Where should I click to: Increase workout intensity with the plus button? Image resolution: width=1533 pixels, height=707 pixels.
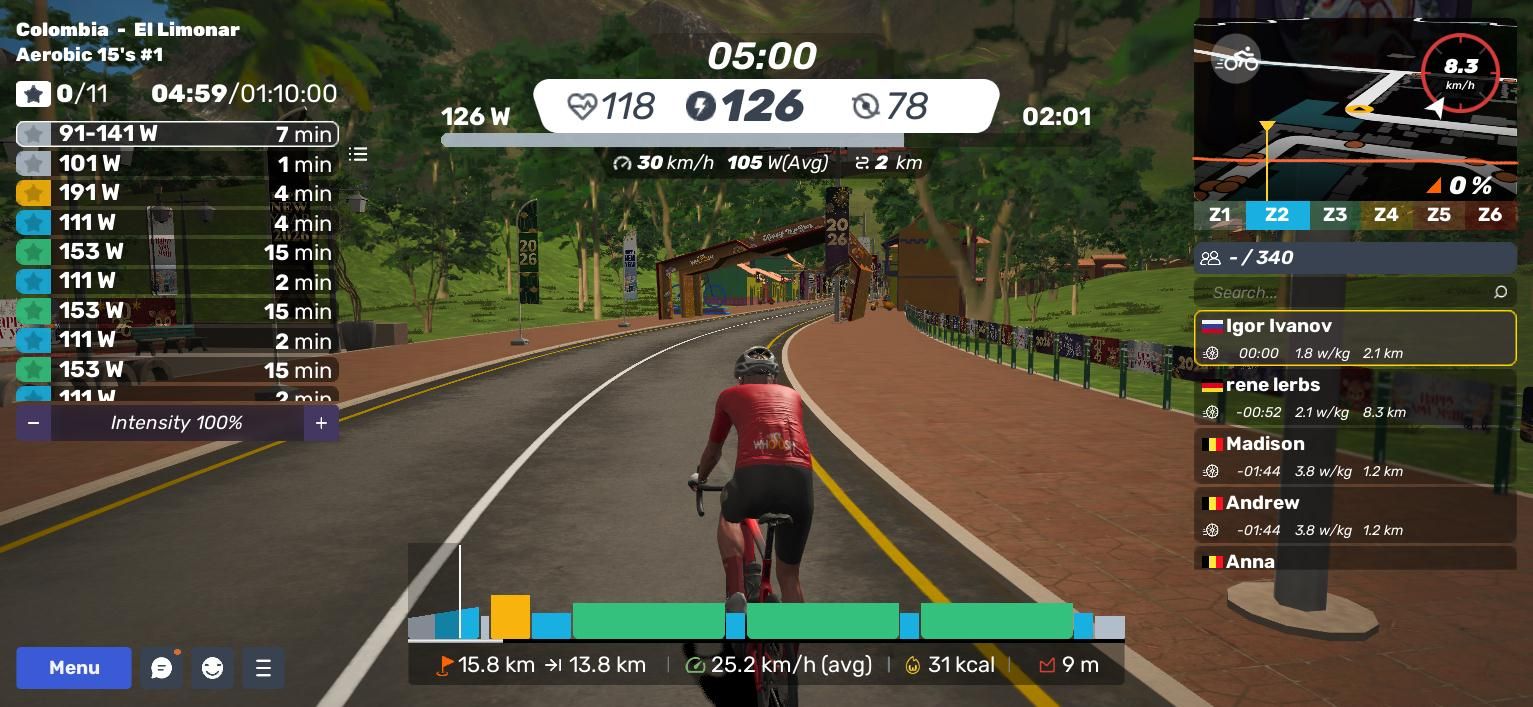321,423
